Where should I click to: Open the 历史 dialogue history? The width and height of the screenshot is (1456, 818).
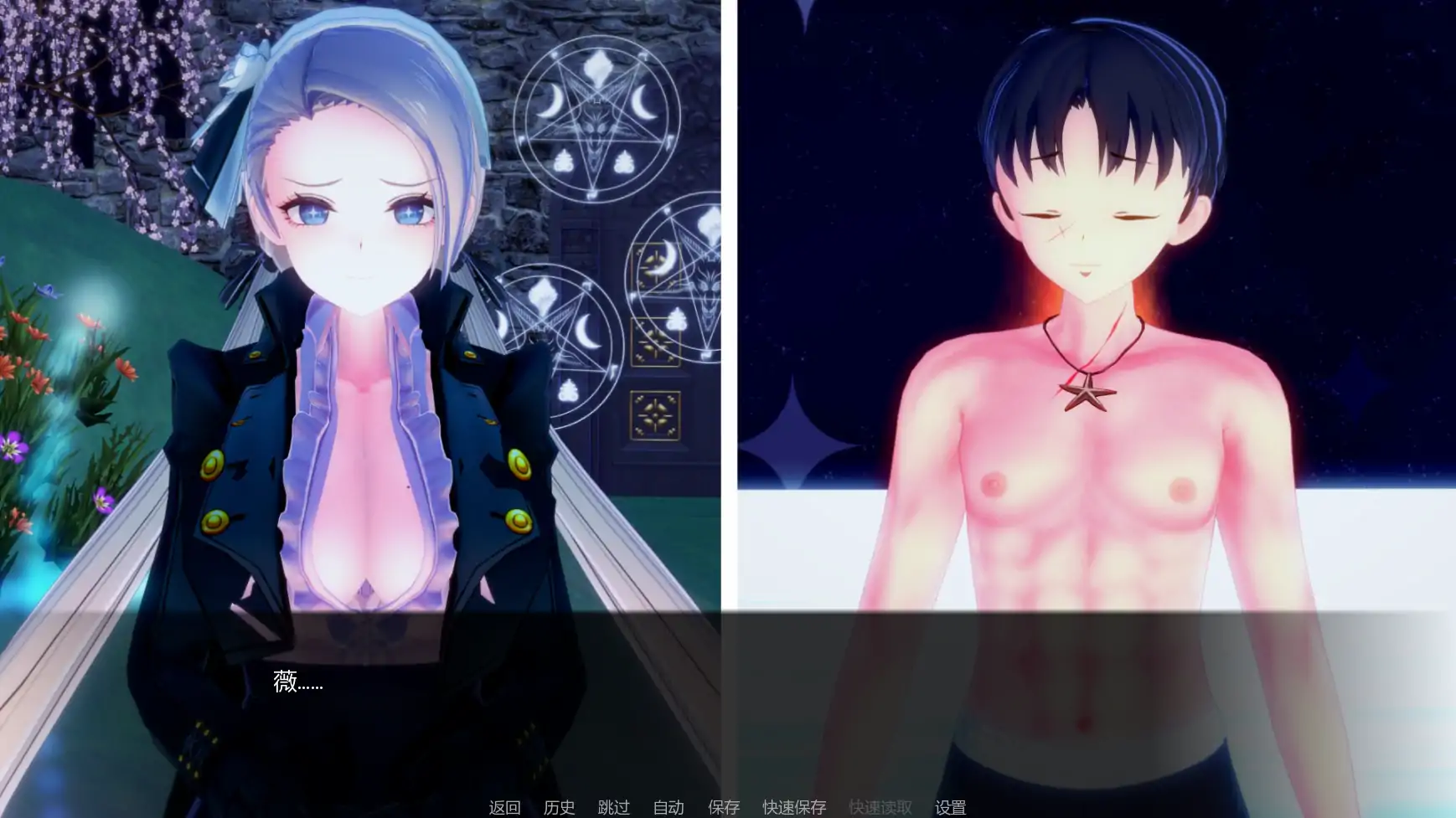(560, 808)
